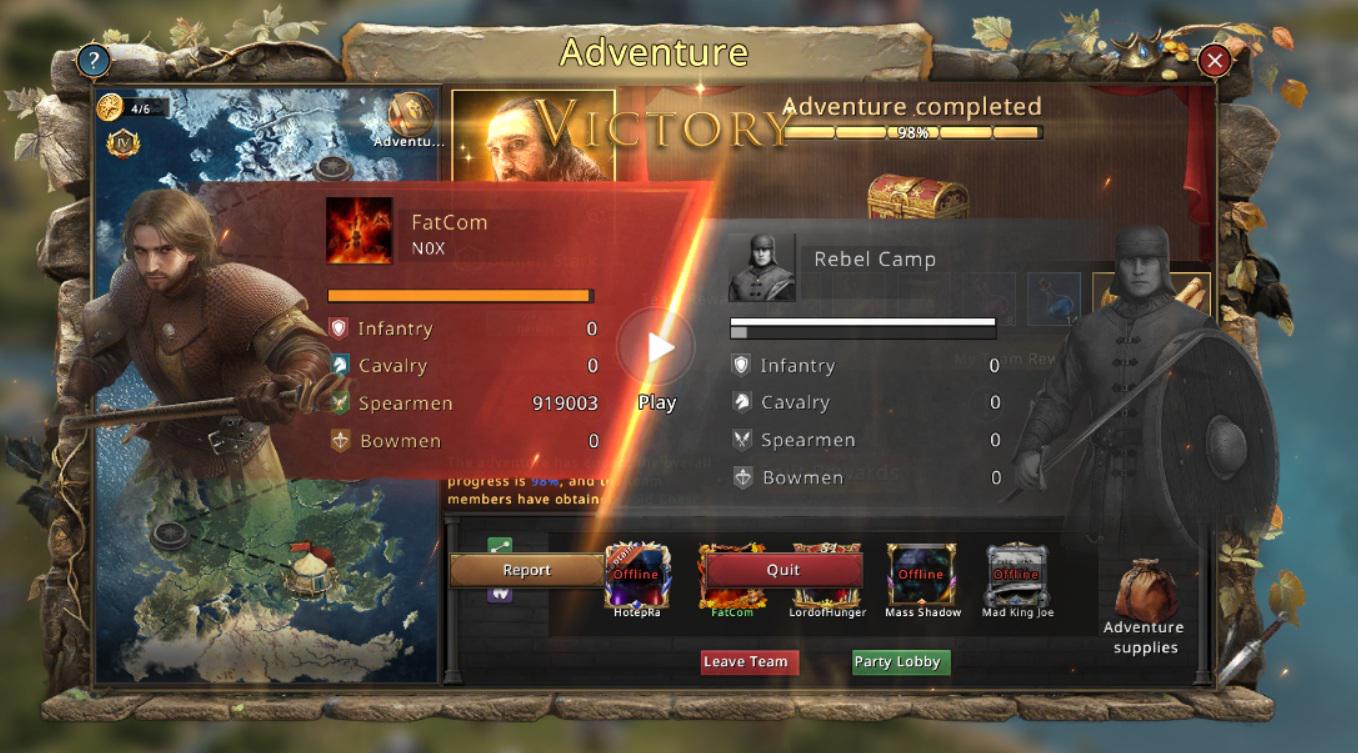View FatCom's player avatar
Screen dimensions: 1358x753
[x=359, y=231]
